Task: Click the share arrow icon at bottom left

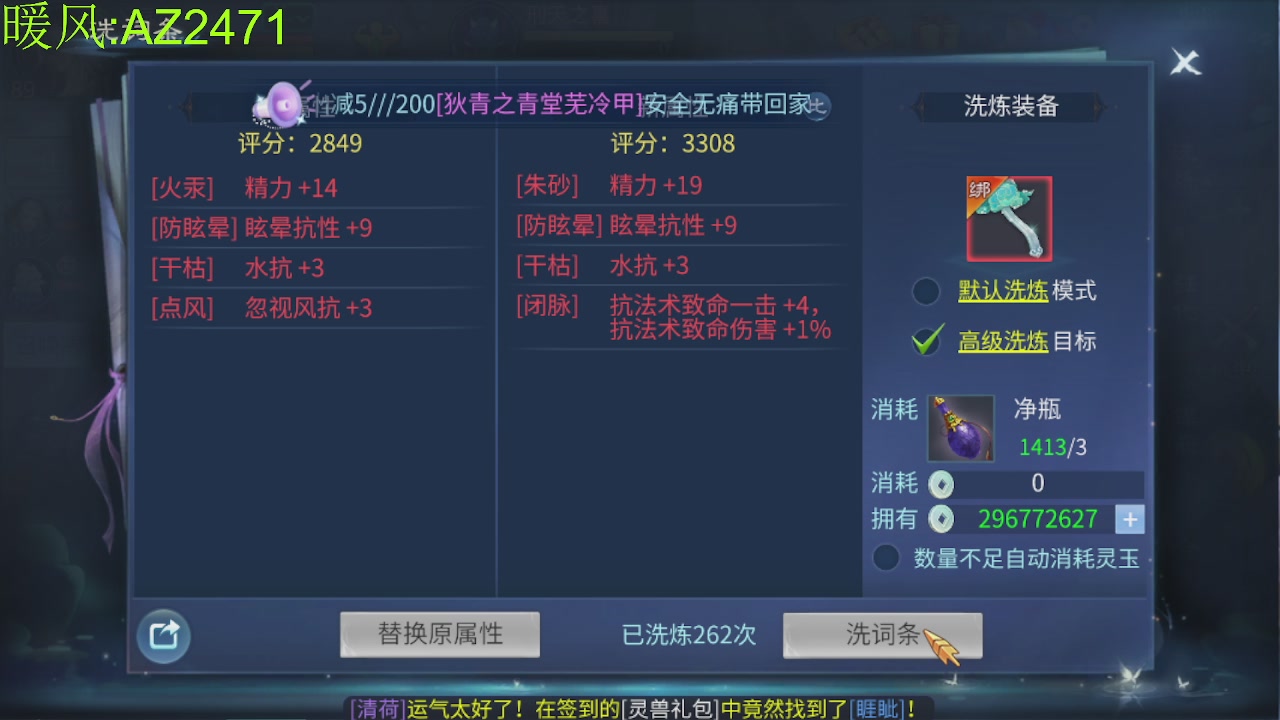Action: click(x=163, y=636)
